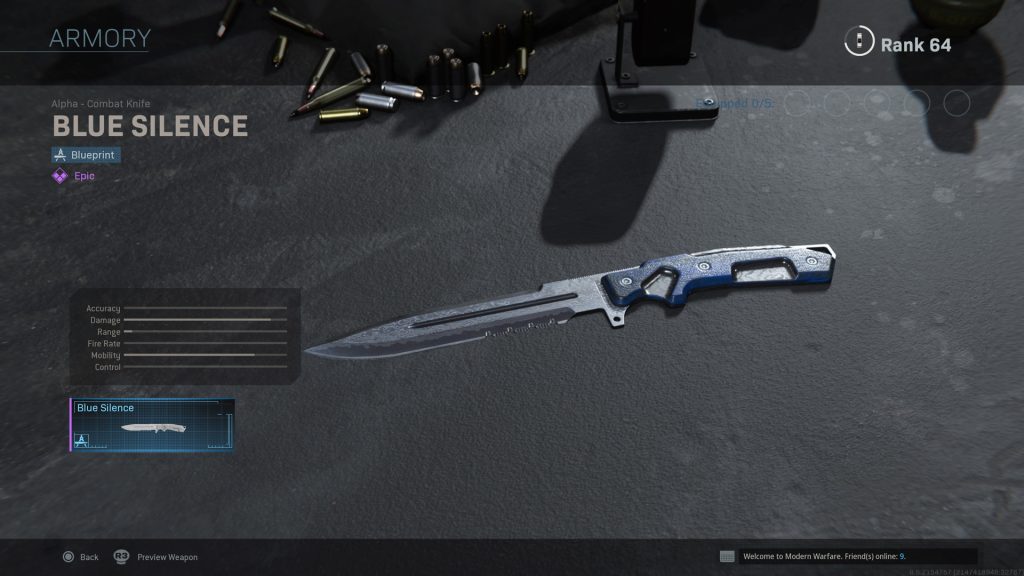Image resolution: width=1024 pixels, height=576 pixels.
Task: Select the Blue Silence blueprint card
Action: coord(152,425)
